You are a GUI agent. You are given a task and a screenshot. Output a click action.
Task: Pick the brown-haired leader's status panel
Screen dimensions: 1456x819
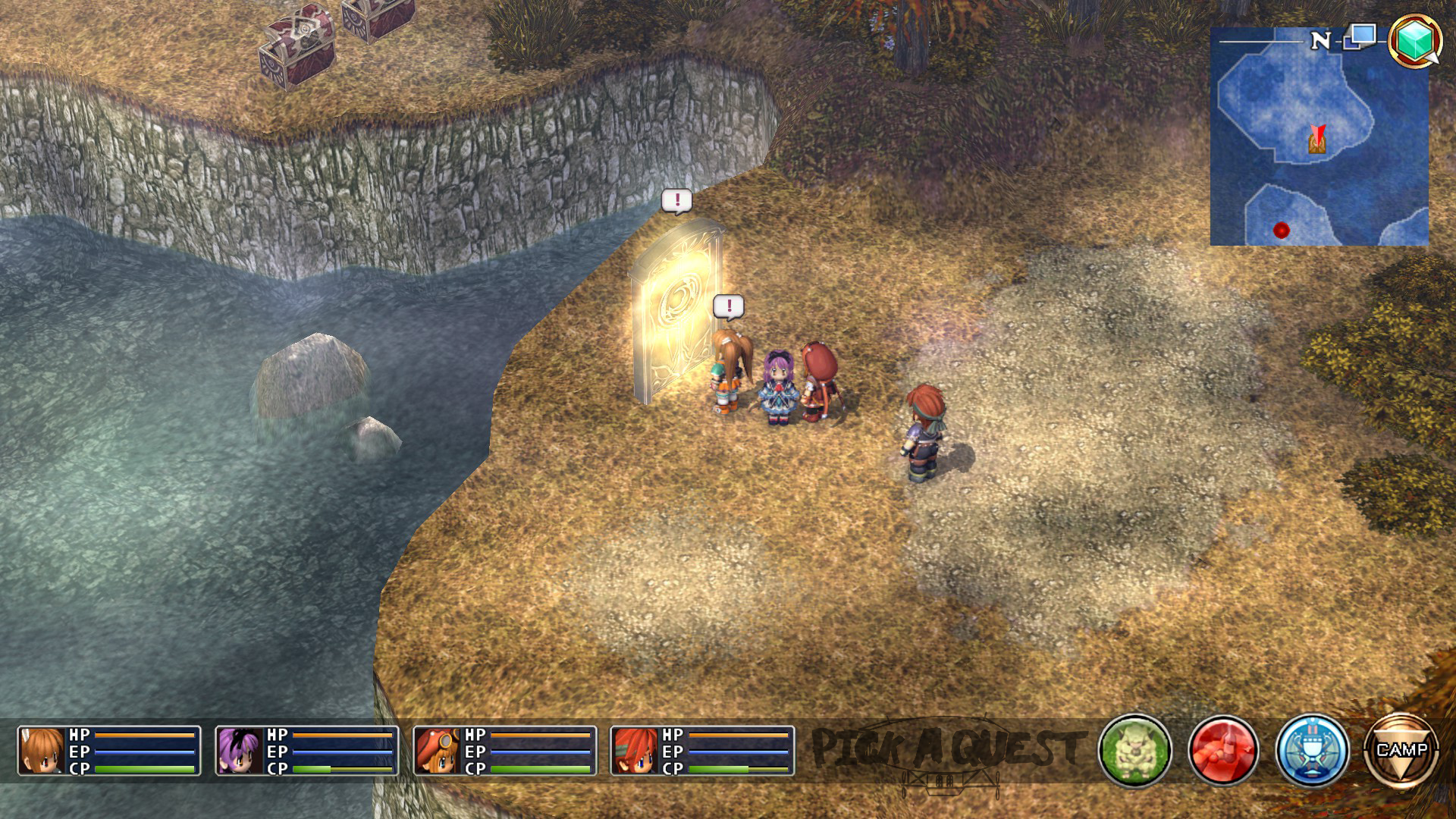pos(109,751)
